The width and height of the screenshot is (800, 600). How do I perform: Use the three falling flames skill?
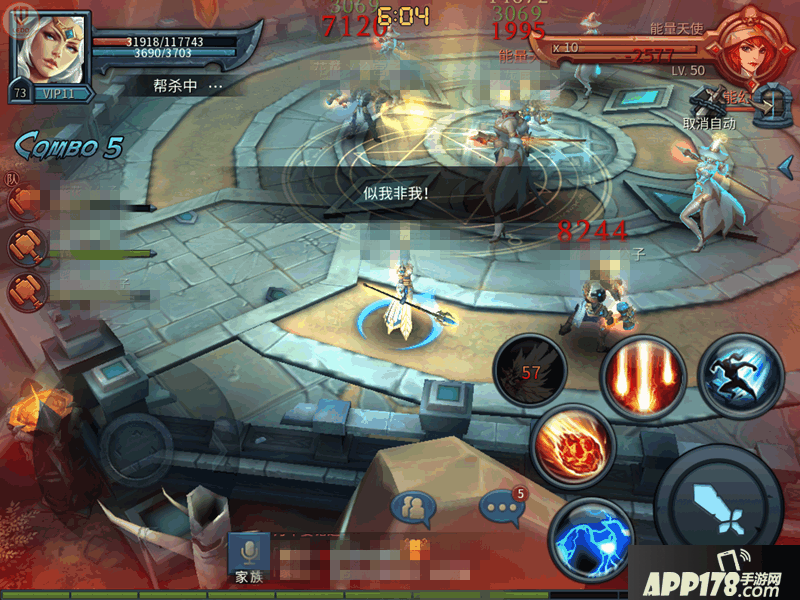click(639, 376)
